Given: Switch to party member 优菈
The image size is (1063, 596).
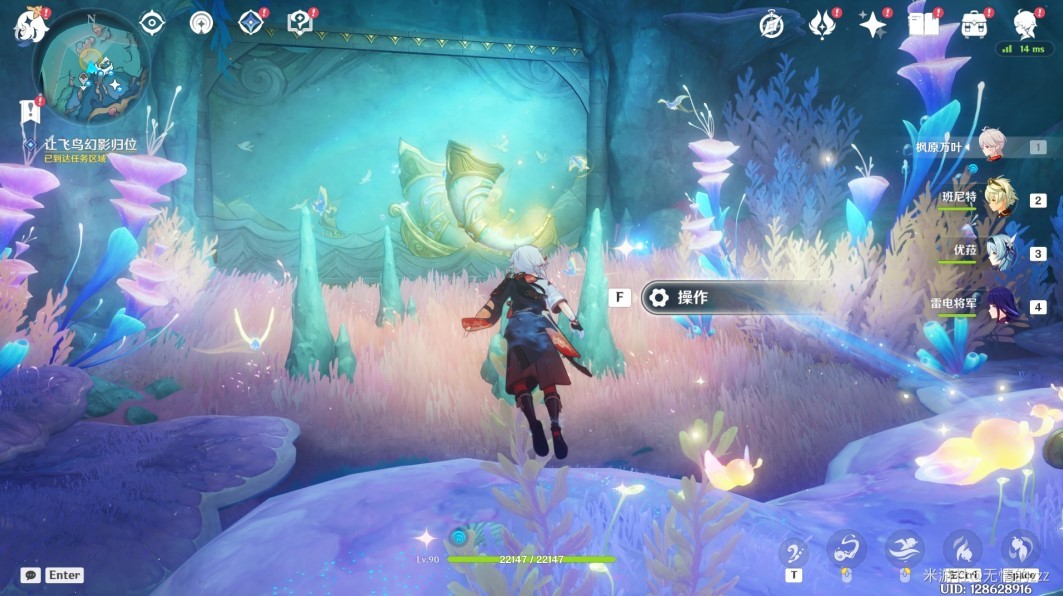Looking at the screenshot, I should (998, 252).
